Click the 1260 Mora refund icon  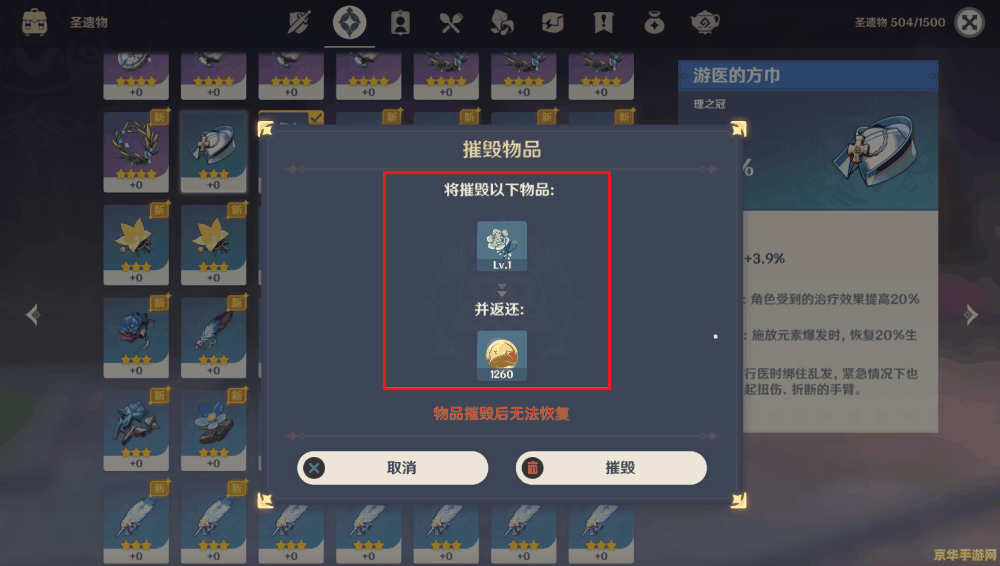click(x=502, y=355)
